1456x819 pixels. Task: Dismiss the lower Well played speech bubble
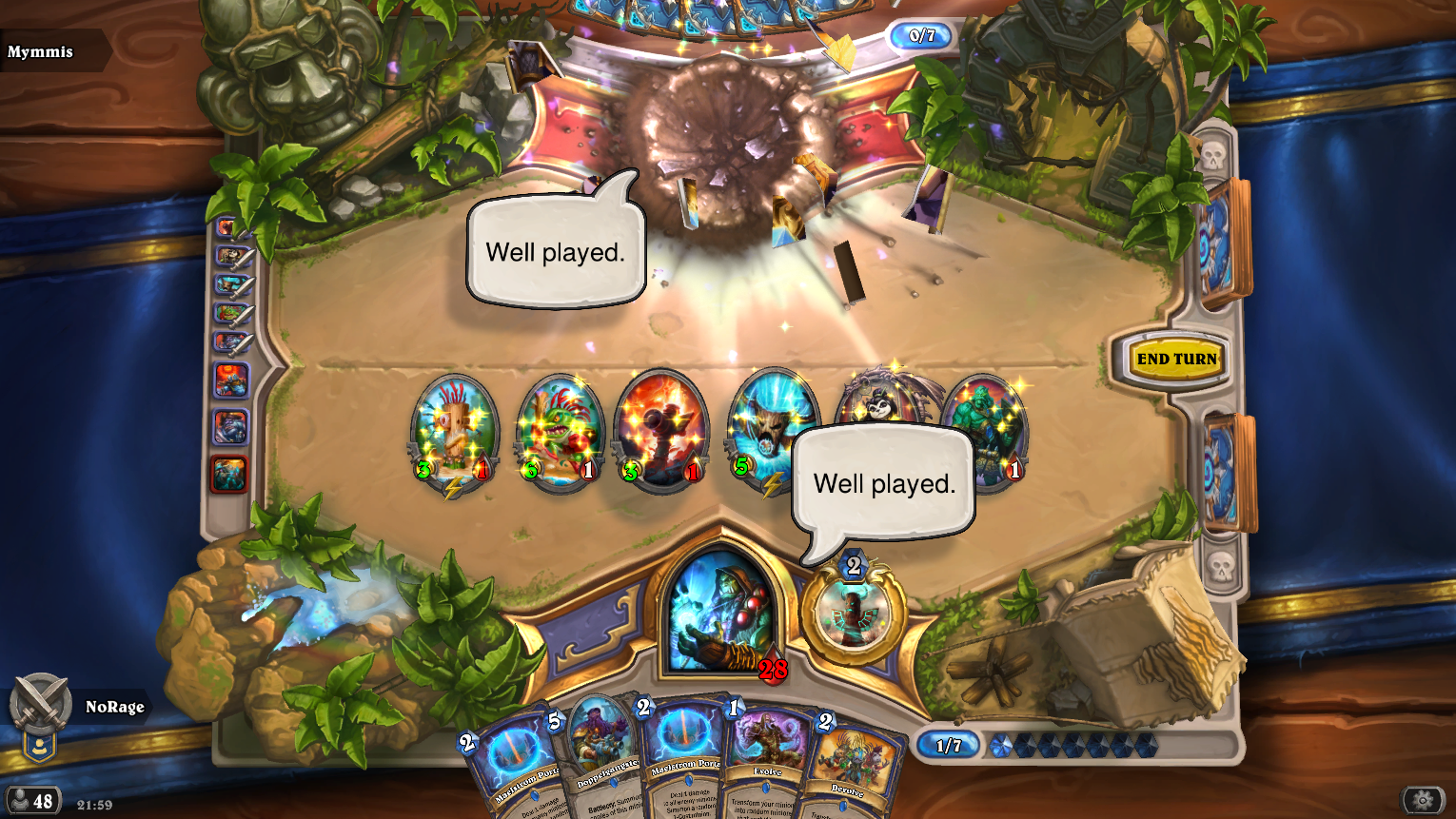tap(883, 483)
